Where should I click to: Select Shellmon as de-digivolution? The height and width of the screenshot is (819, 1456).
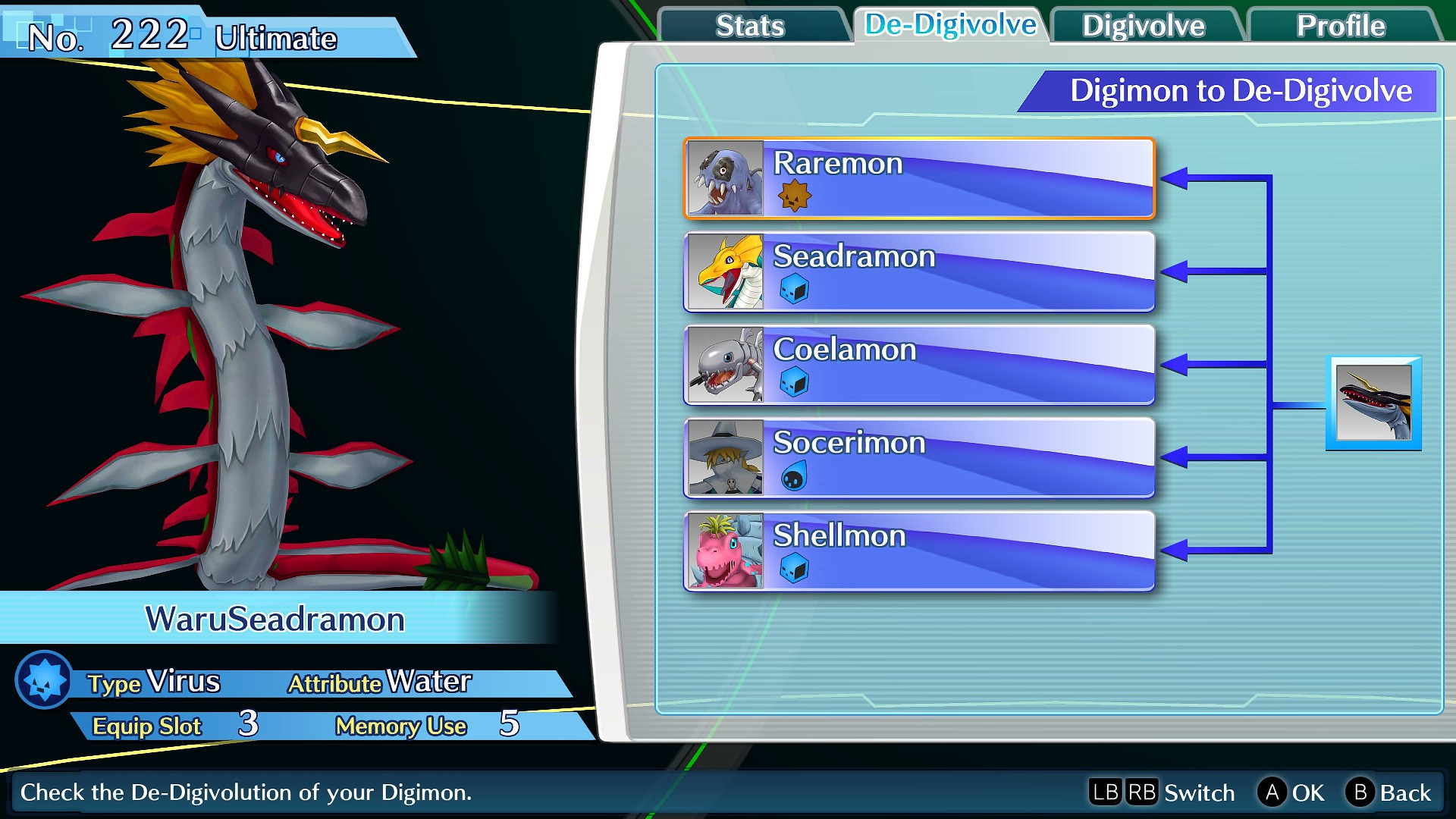pos(918,551)
